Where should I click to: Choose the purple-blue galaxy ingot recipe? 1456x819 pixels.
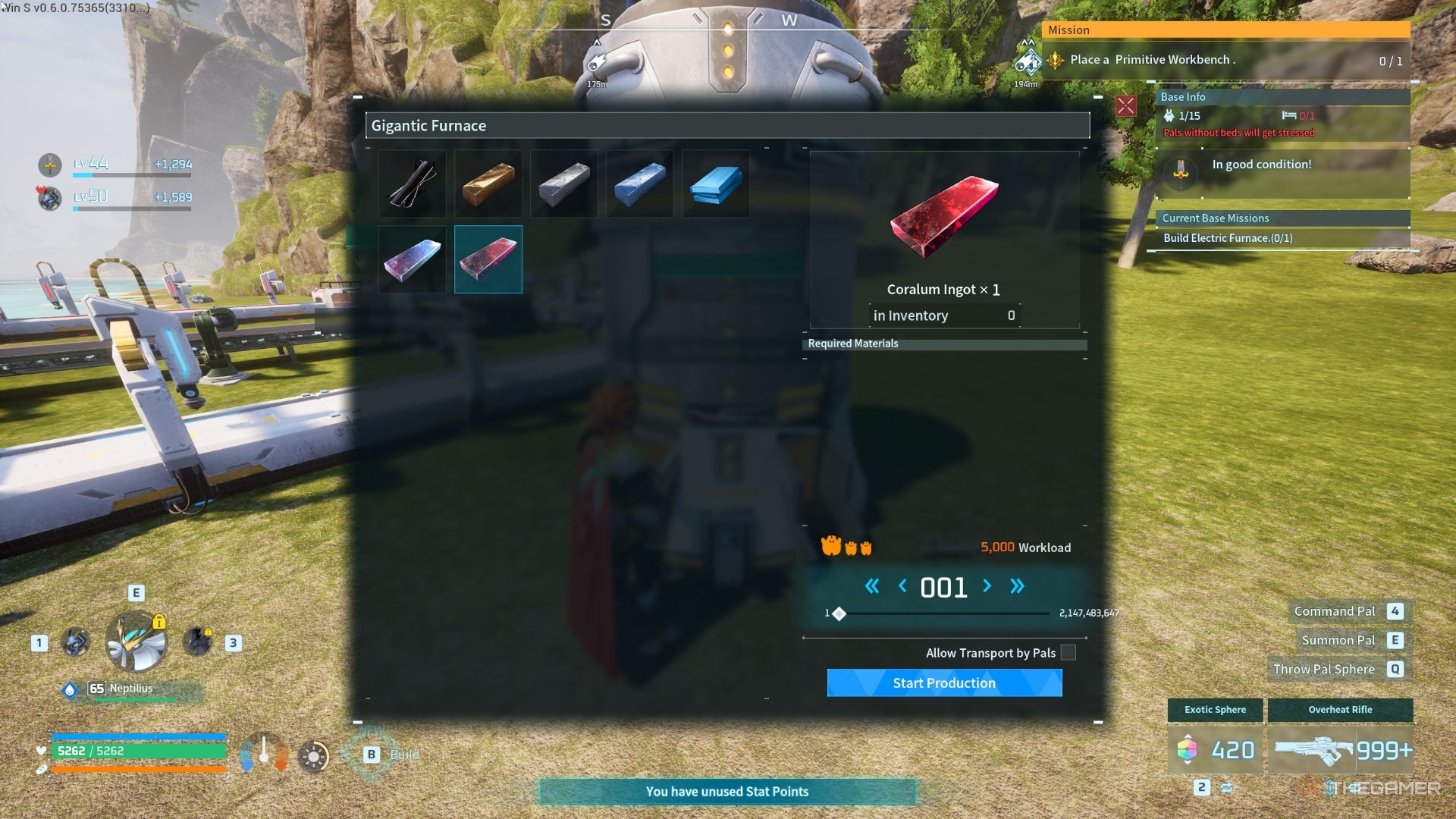413,259
